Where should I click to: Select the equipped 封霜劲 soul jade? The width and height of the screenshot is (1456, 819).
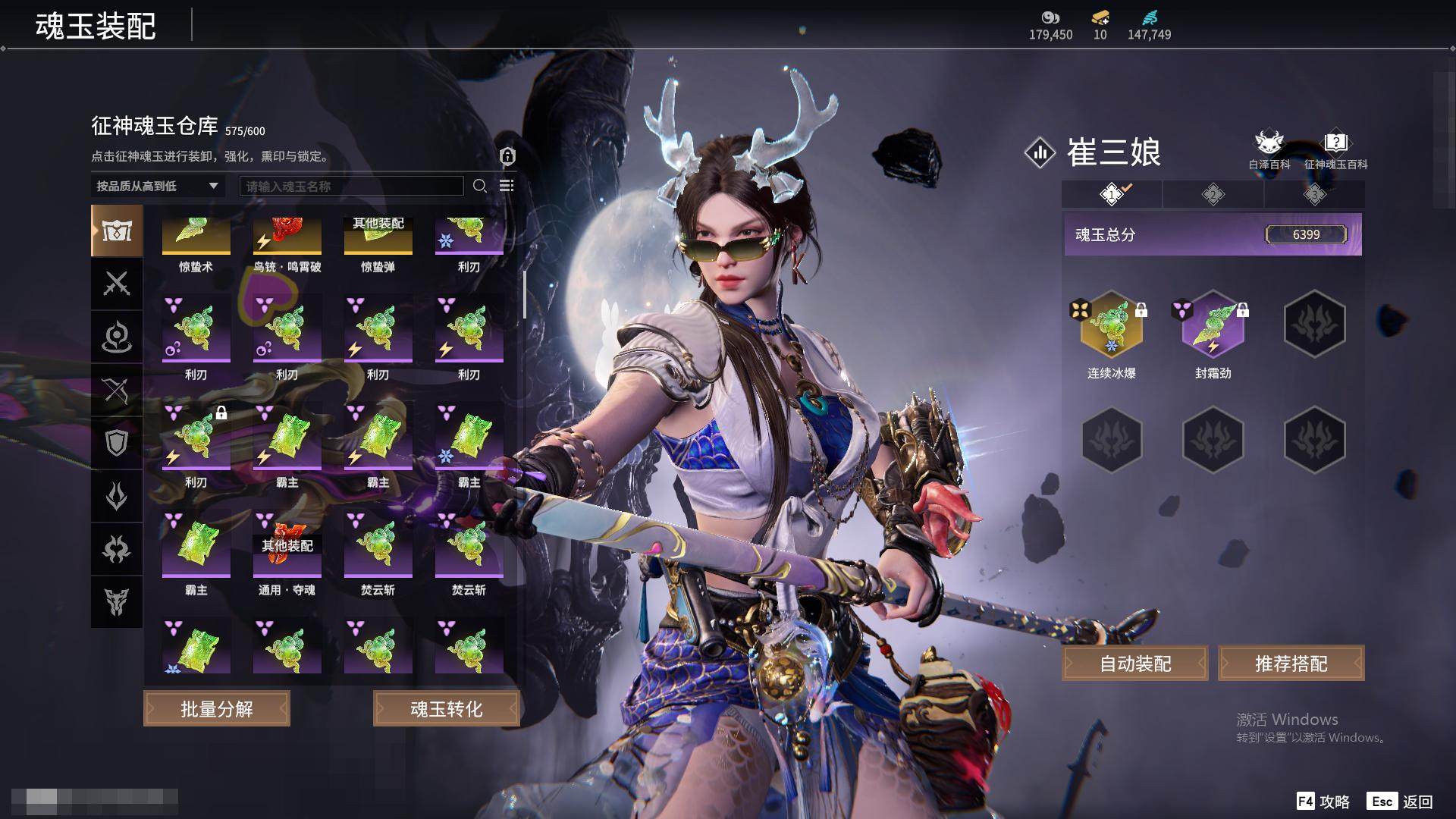click(1213, 325)
